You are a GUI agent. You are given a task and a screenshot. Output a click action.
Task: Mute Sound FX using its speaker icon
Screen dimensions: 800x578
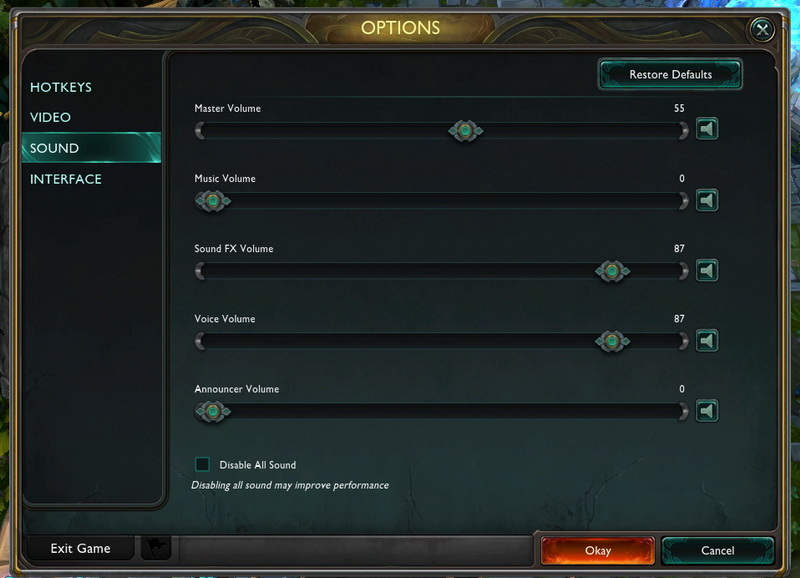(x=707, y=271)
